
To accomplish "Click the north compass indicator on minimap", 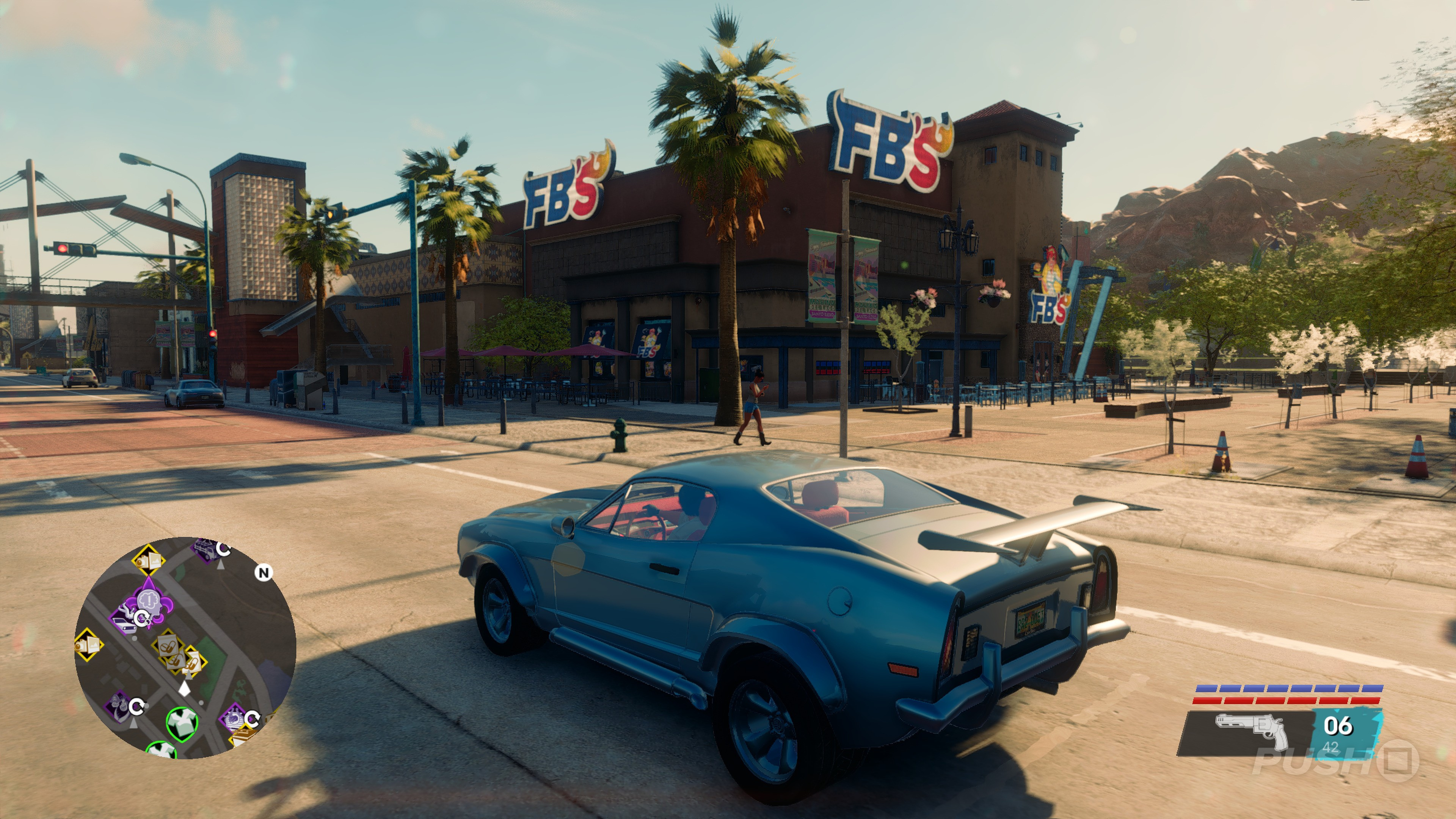I will tap(263, 573).
